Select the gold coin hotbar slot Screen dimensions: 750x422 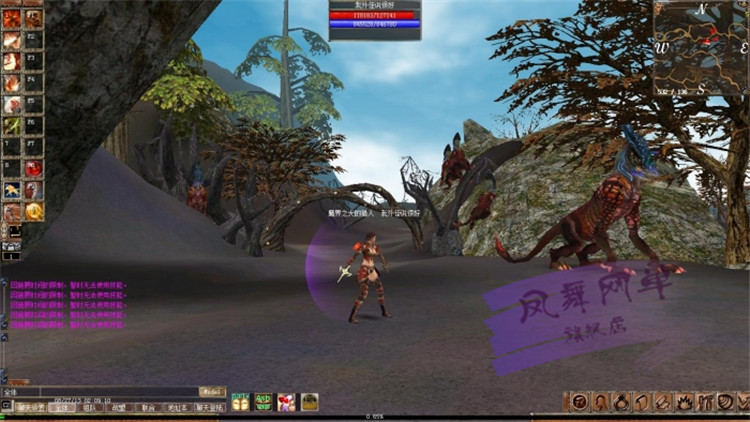tap(34, 211)
